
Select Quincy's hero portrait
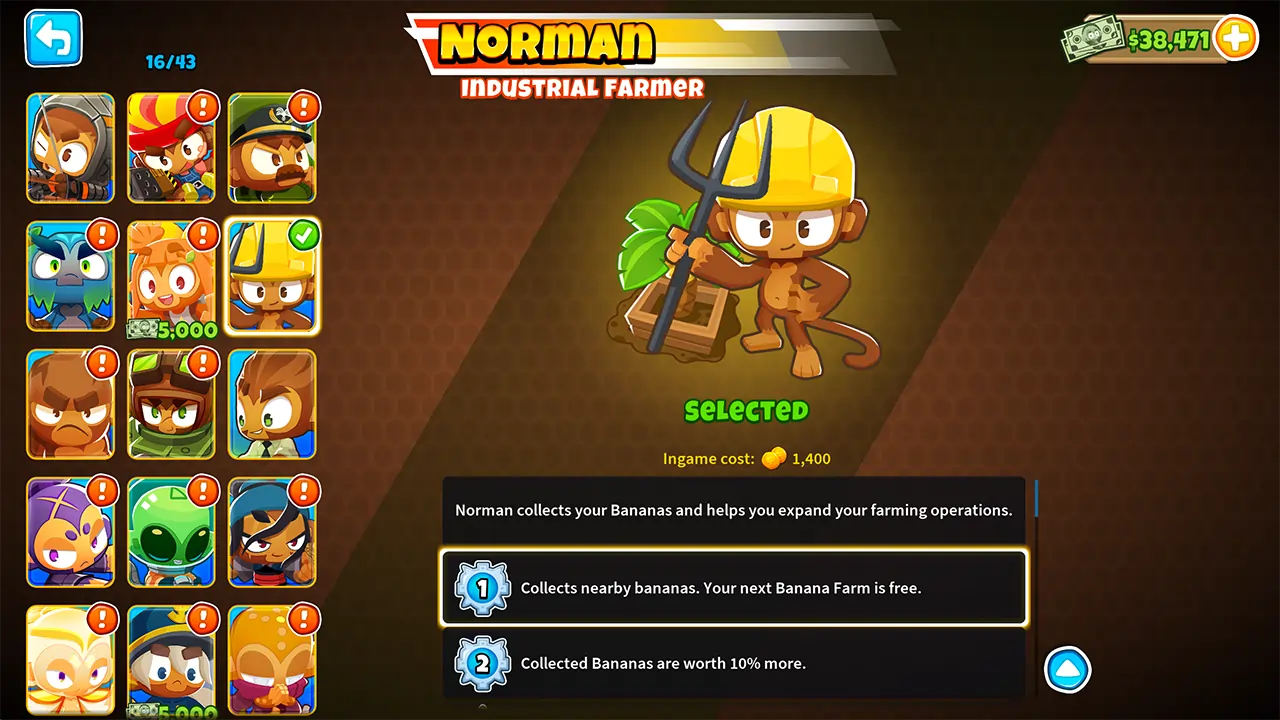(70, 147)
